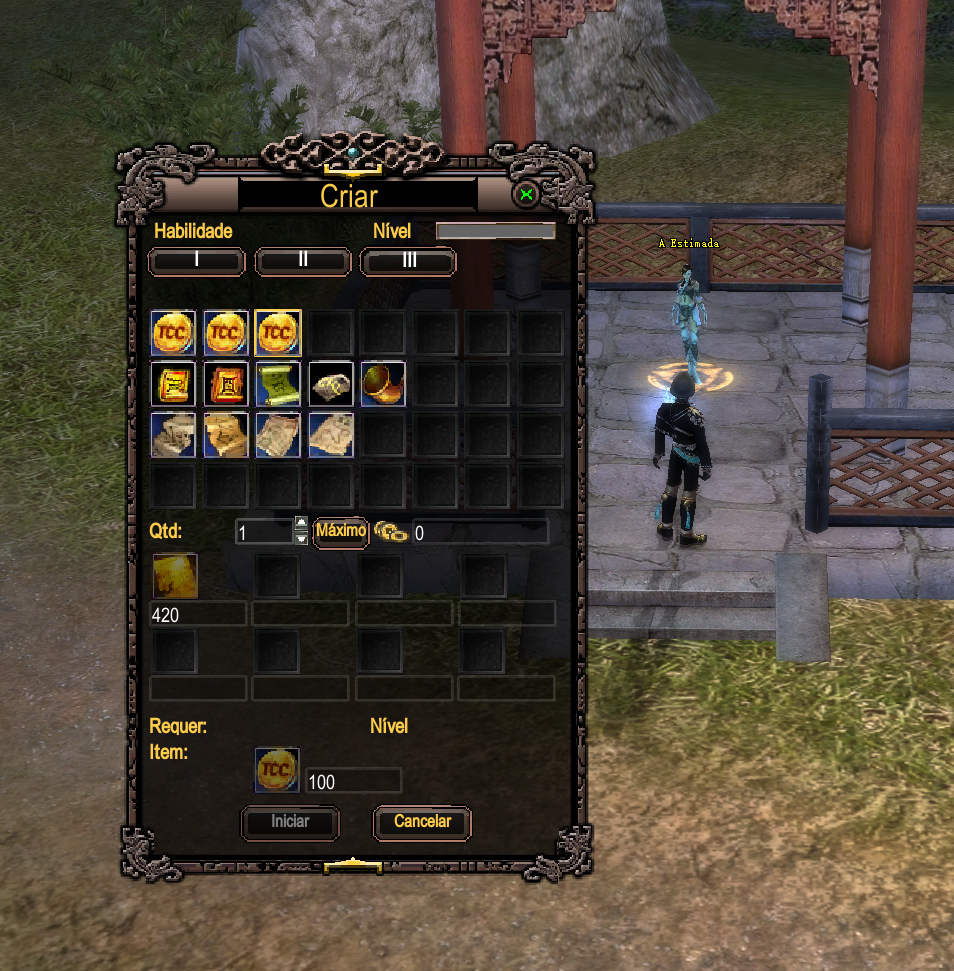This screenshot has width=954, height=971.
Task: Decrease the quantity with the down arrow
Action: tap(301, 538)
